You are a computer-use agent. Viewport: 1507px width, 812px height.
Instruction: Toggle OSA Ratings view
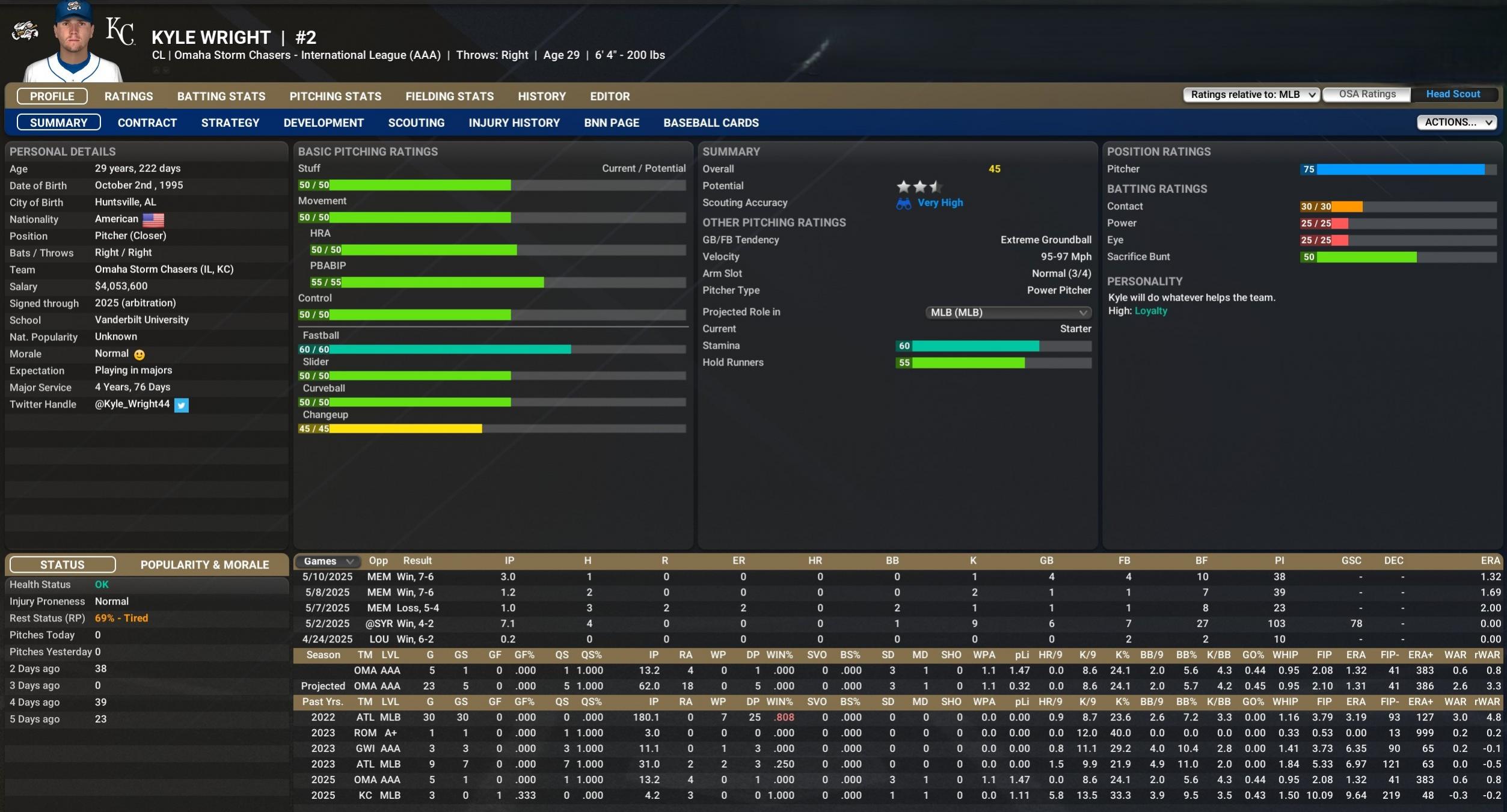pos(1367,94)
